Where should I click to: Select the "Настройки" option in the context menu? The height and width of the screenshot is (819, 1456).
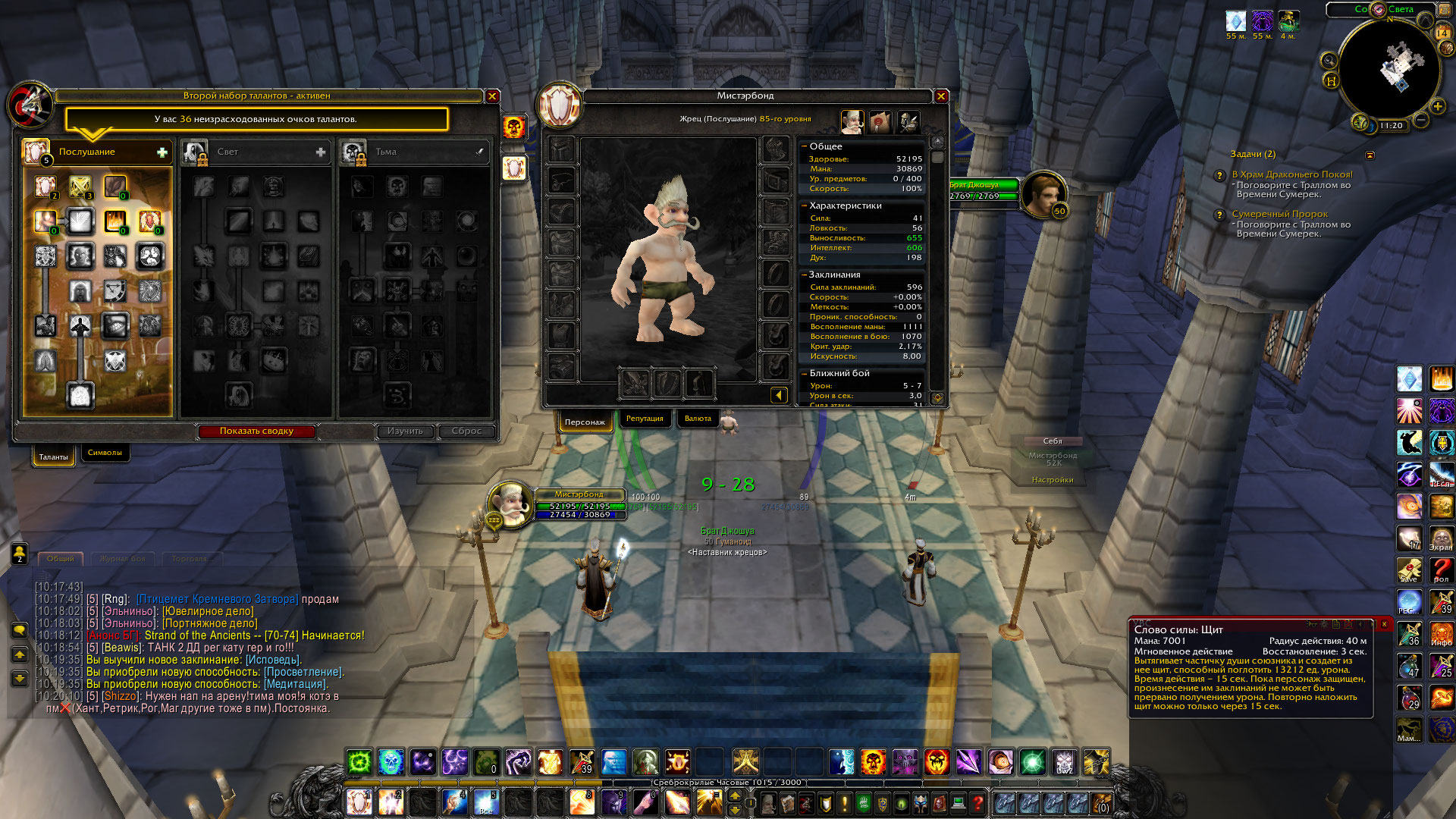click(1053, 480)
